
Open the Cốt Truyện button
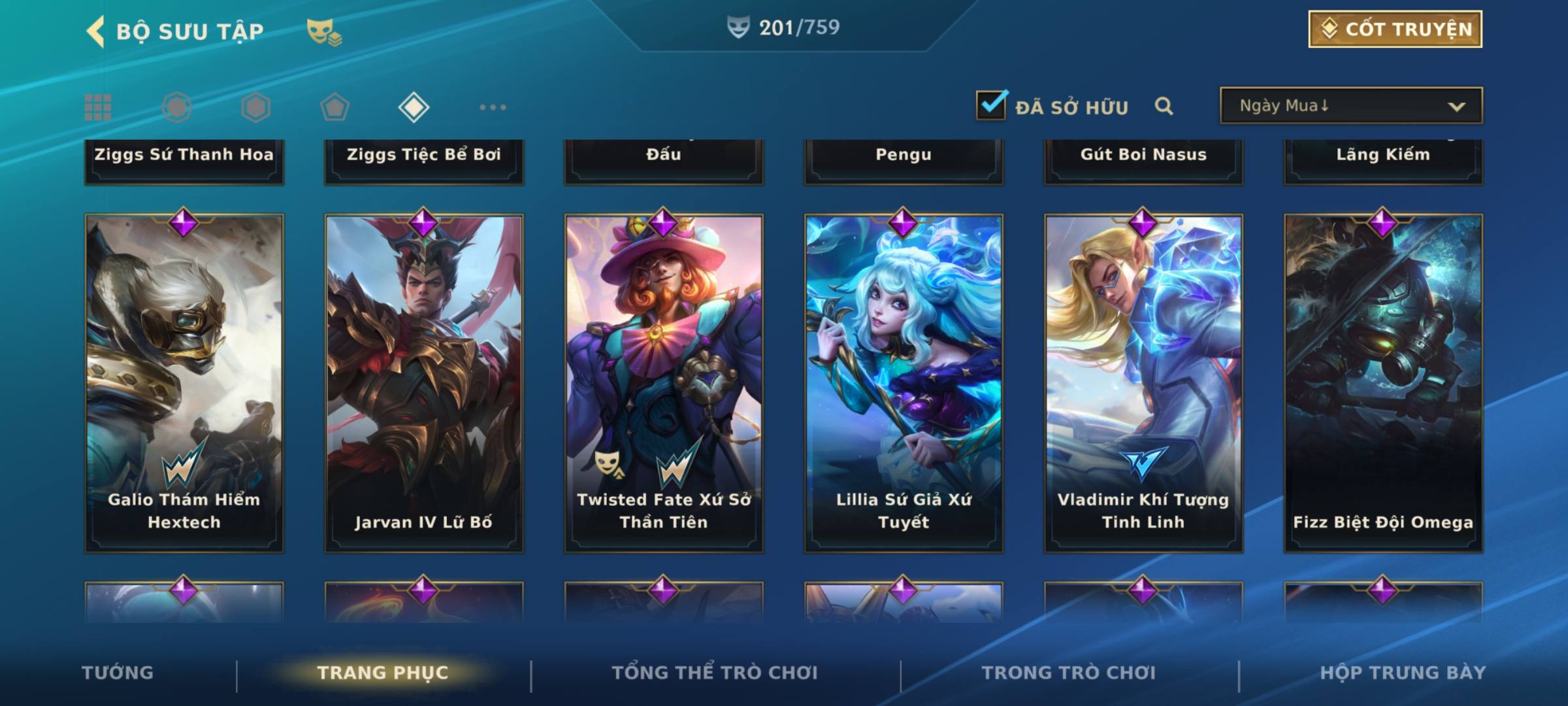pos(1395,29)
